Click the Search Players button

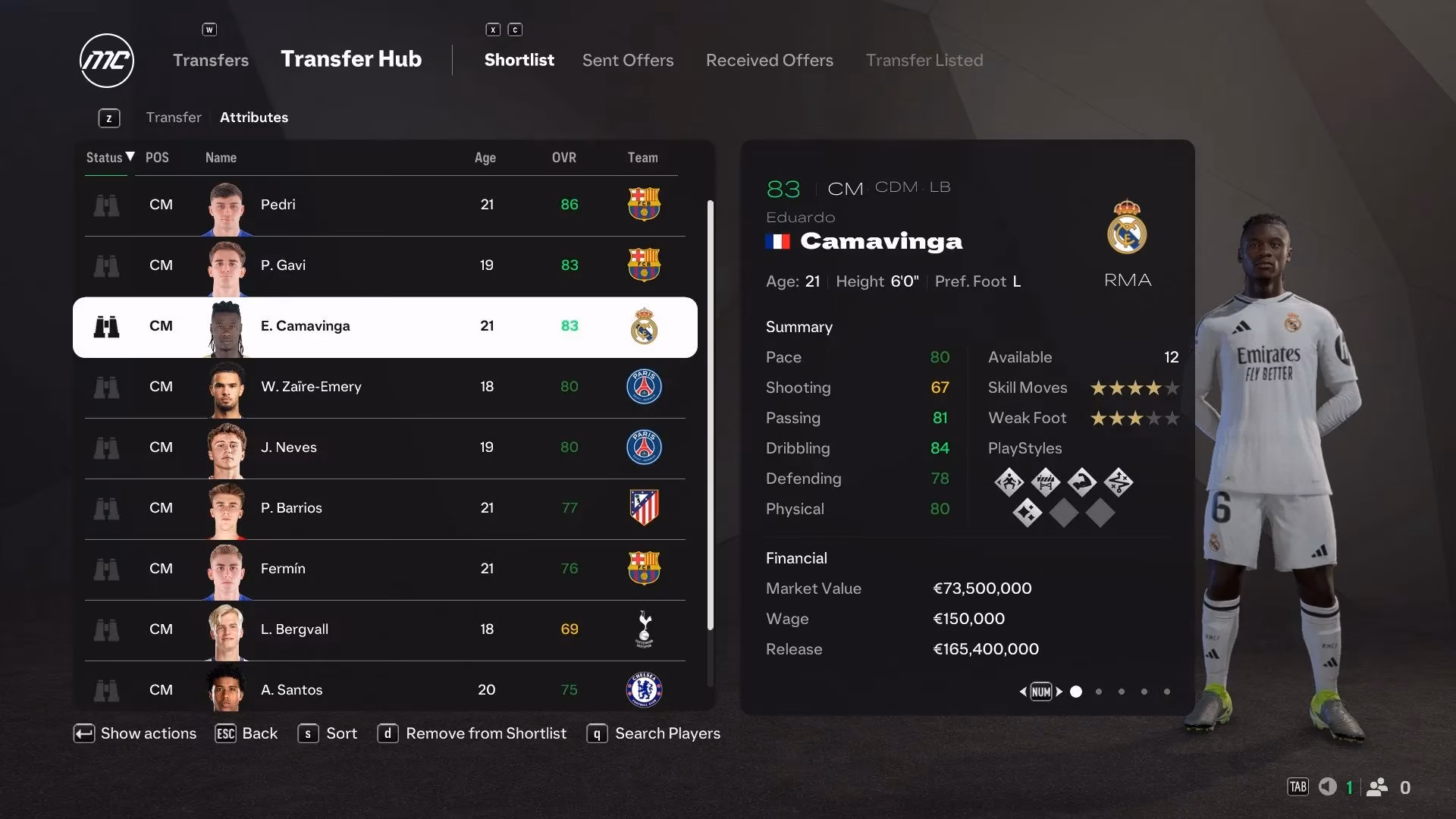click(x=667, y=733)
